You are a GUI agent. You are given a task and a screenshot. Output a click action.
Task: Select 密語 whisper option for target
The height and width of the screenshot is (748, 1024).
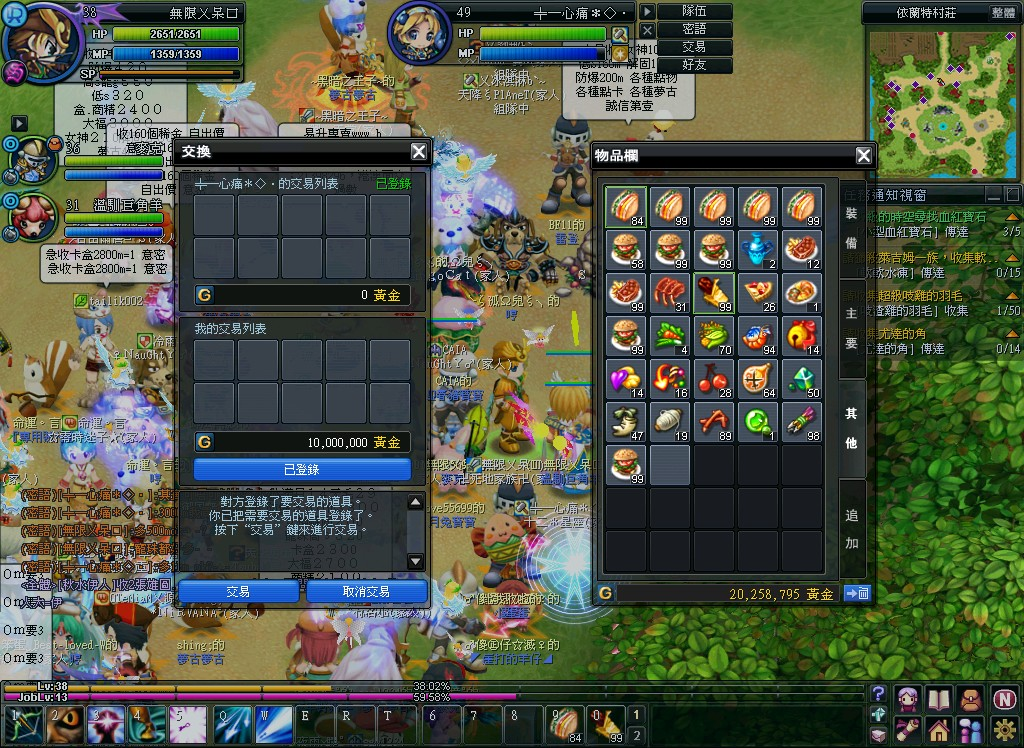pos(694,29)
